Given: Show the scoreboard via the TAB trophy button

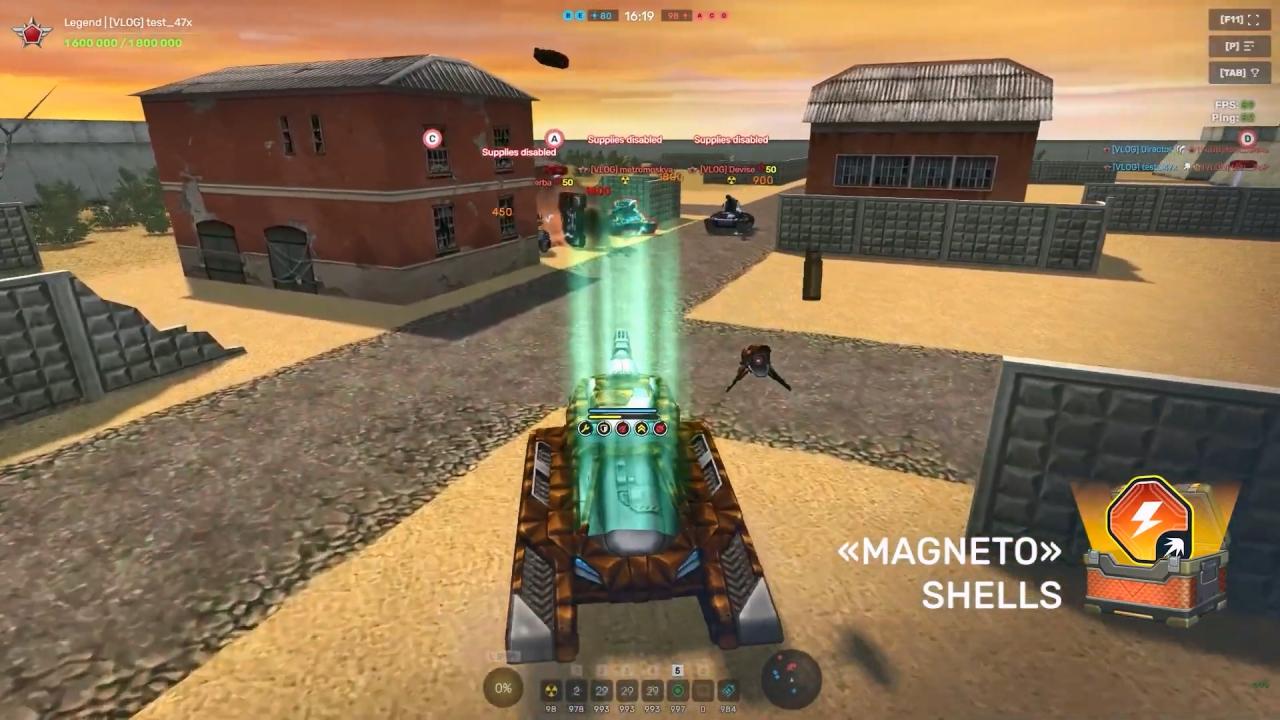Looking at the screenshot, I should (x=1239, y=73).
